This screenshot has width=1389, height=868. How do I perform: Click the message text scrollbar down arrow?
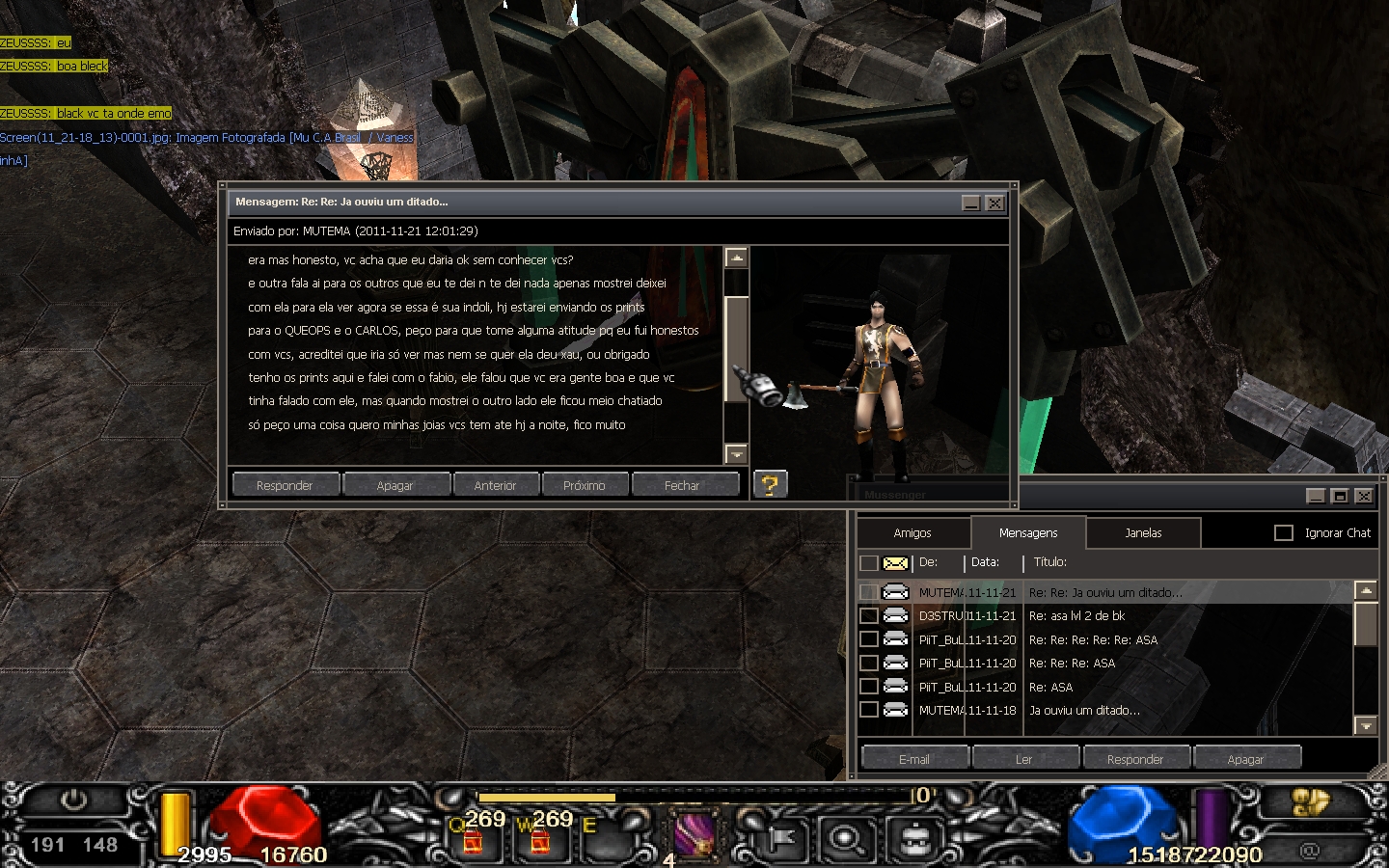pos(736,453)
